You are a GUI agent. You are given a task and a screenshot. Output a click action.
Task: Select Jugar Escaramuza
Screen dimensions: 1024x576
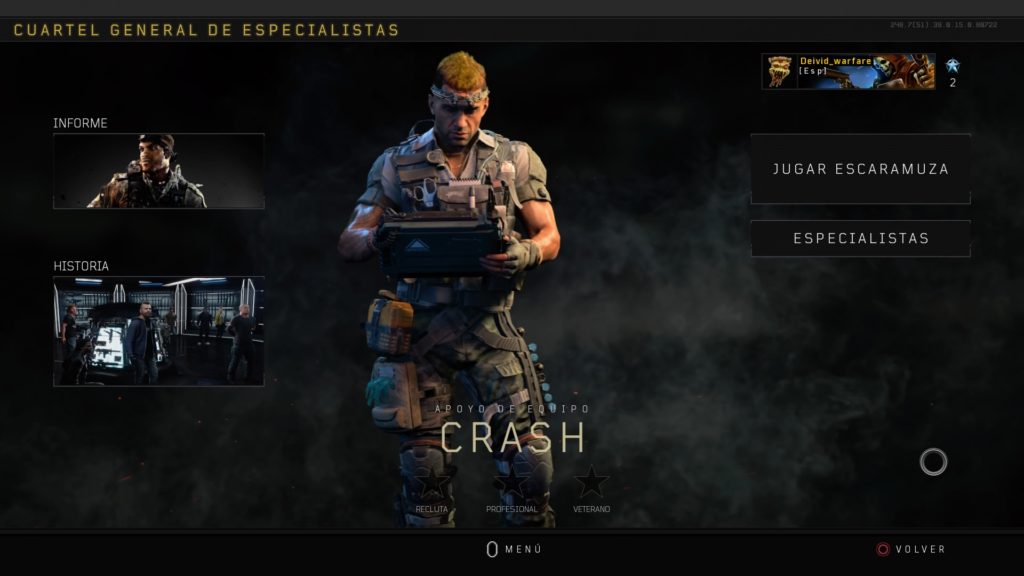pos(860,169)
